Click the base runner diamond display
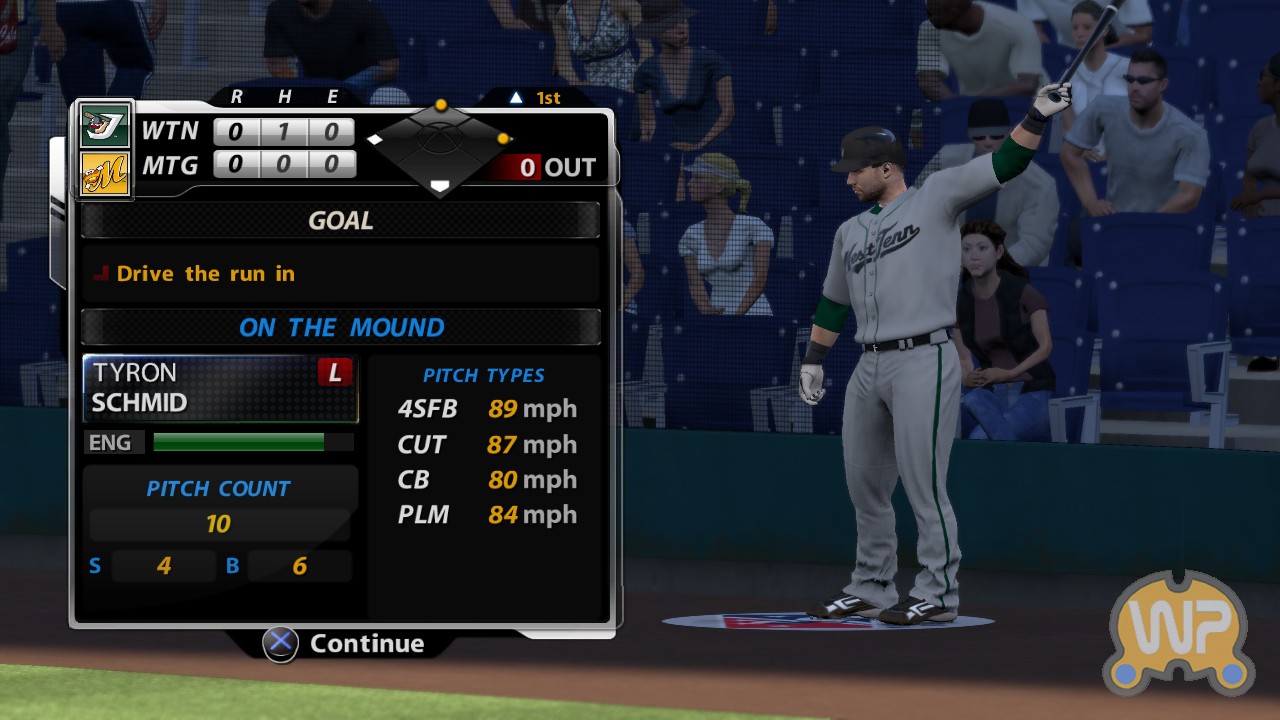Image resolution: width=1280 pixels, height=720 pixels. pyautogui.click(x=439, y=145)
